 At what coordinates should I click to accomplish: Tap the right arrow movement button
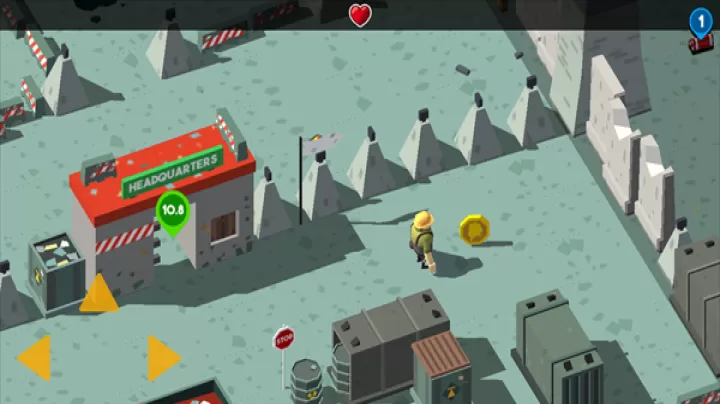[162, 357]
